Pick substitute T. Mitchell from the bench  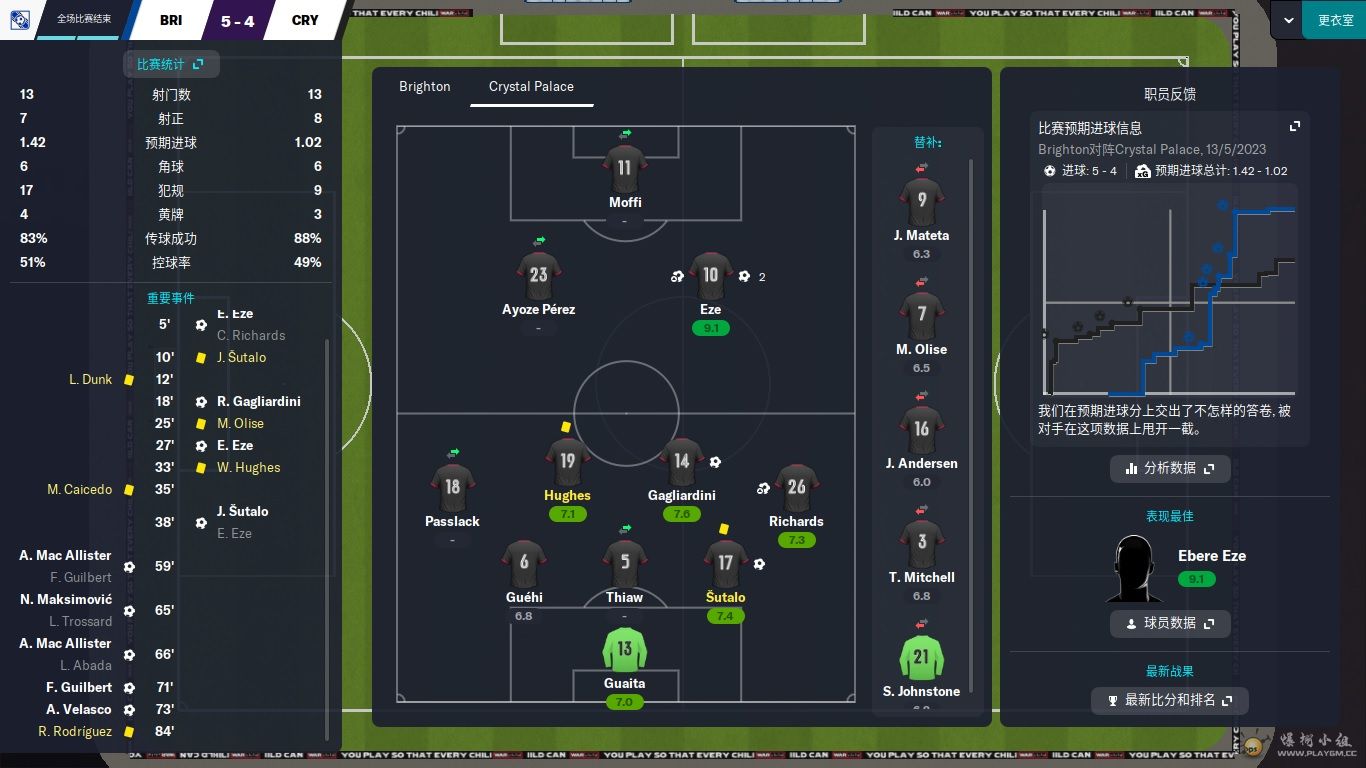(921, 544)
